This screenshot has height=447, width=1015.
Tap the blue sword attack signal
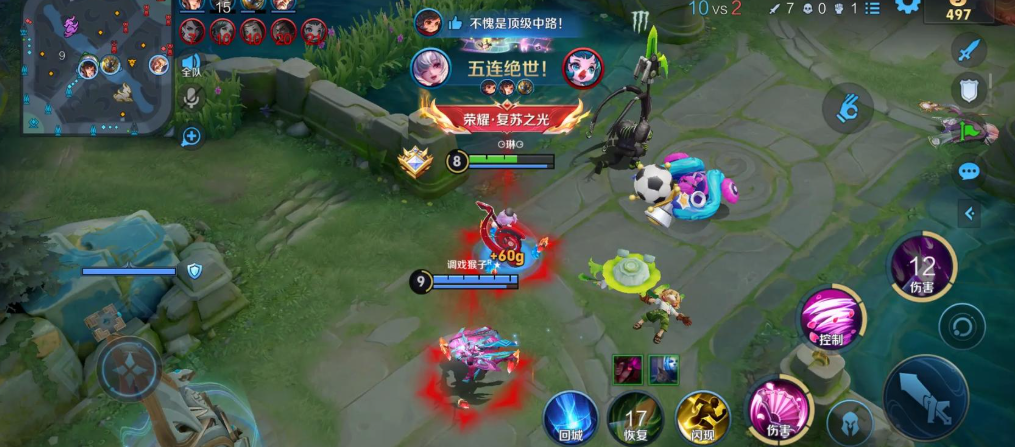(x=967, y=49)
